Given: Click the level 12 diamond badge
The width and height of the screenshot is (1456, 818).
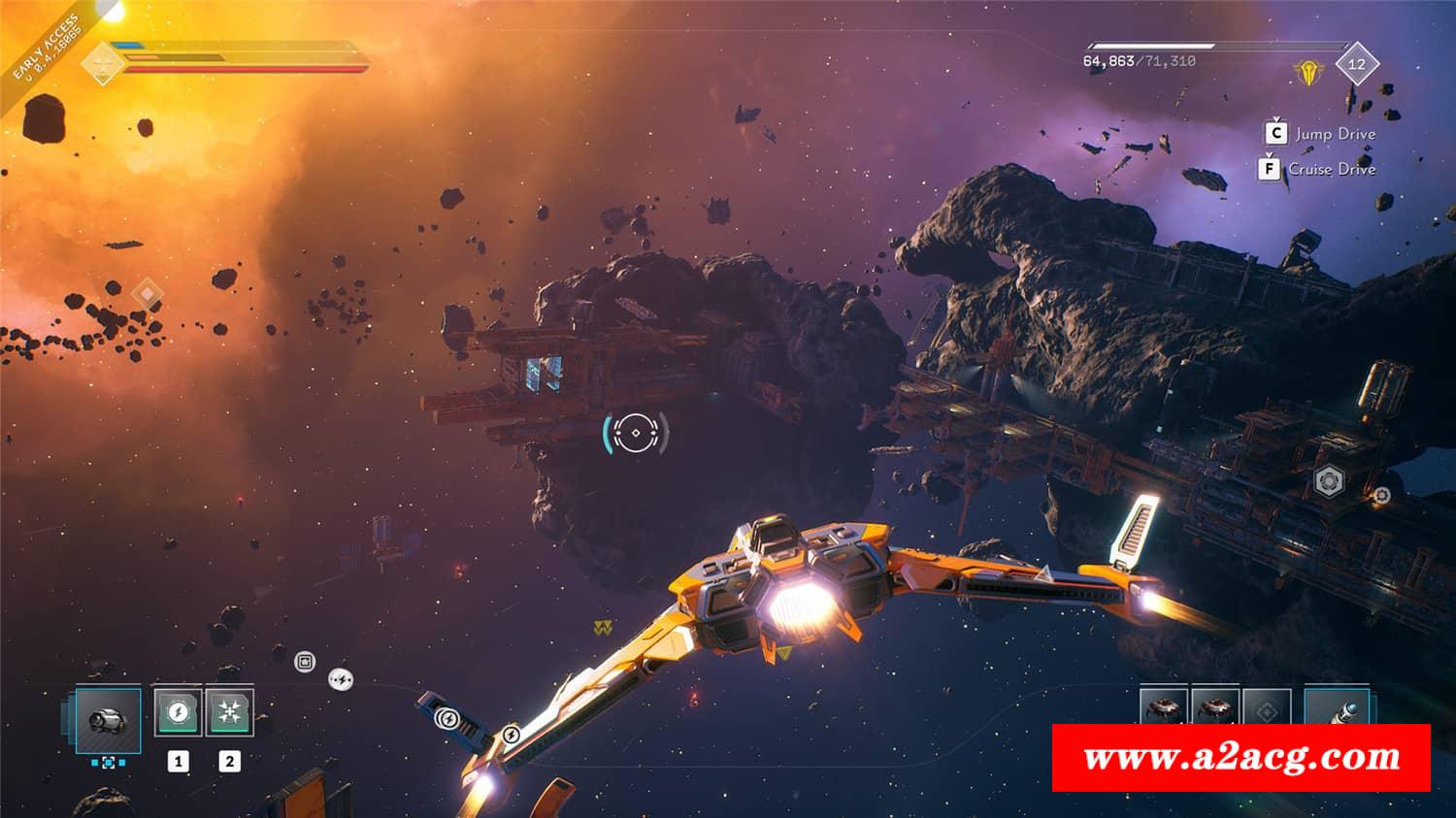Looking at the screenshot, I should tap(1356, 65).
